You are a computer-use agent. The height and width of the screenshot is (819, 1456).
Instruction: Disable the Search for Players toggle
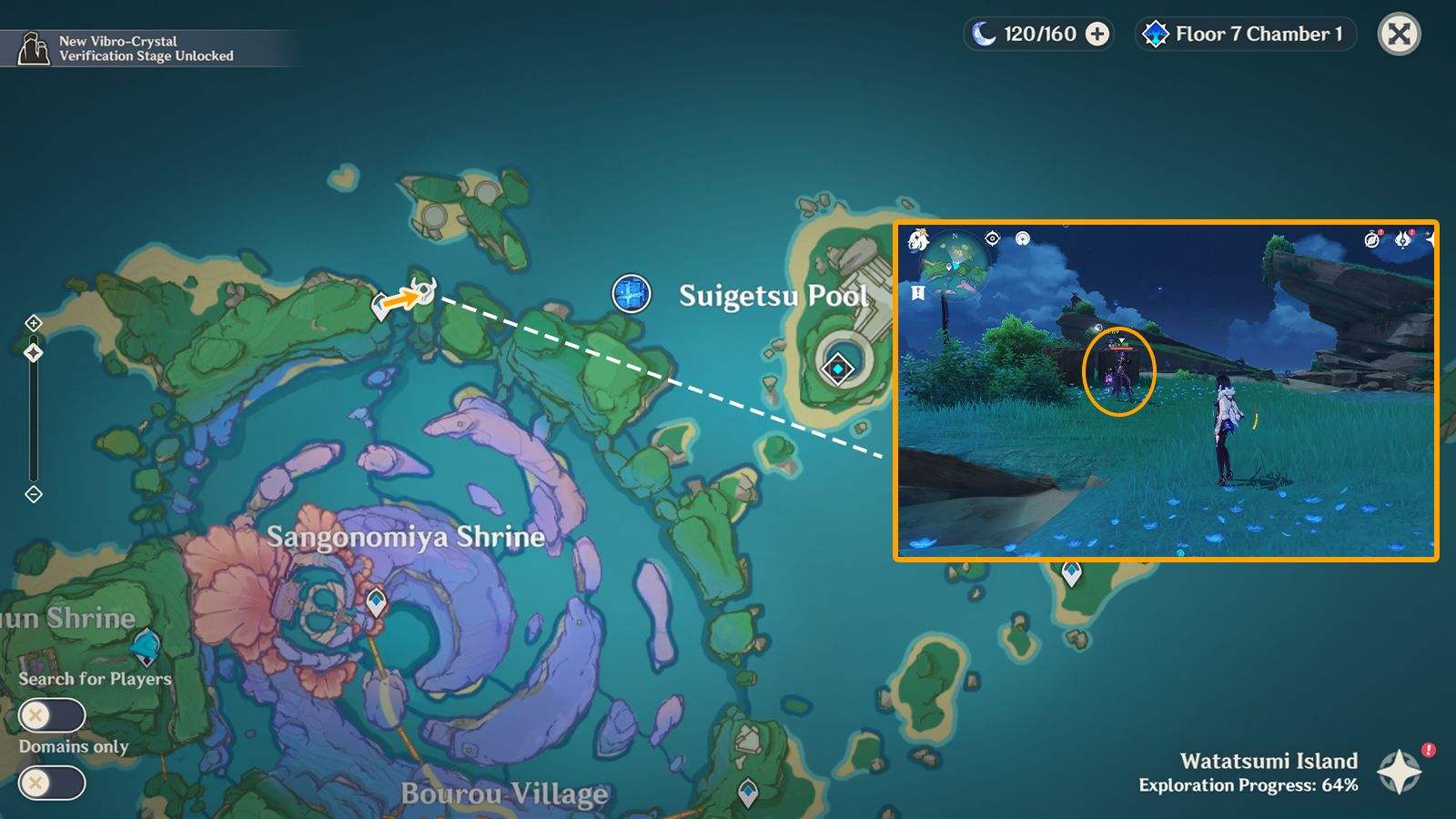tap(52, 716)
